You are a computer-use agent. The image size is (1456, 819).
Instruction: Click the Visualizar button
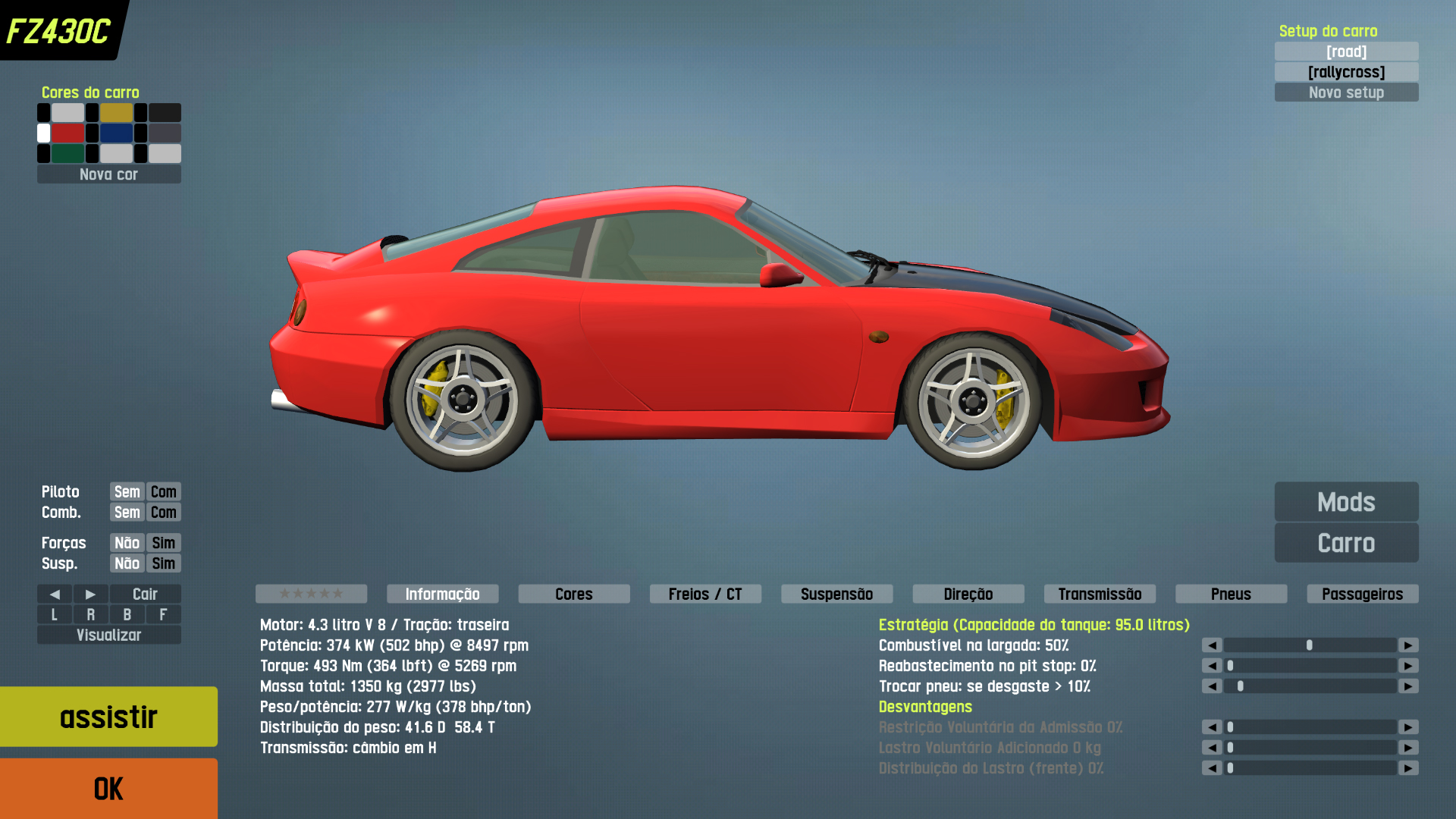tap(108, 635)
